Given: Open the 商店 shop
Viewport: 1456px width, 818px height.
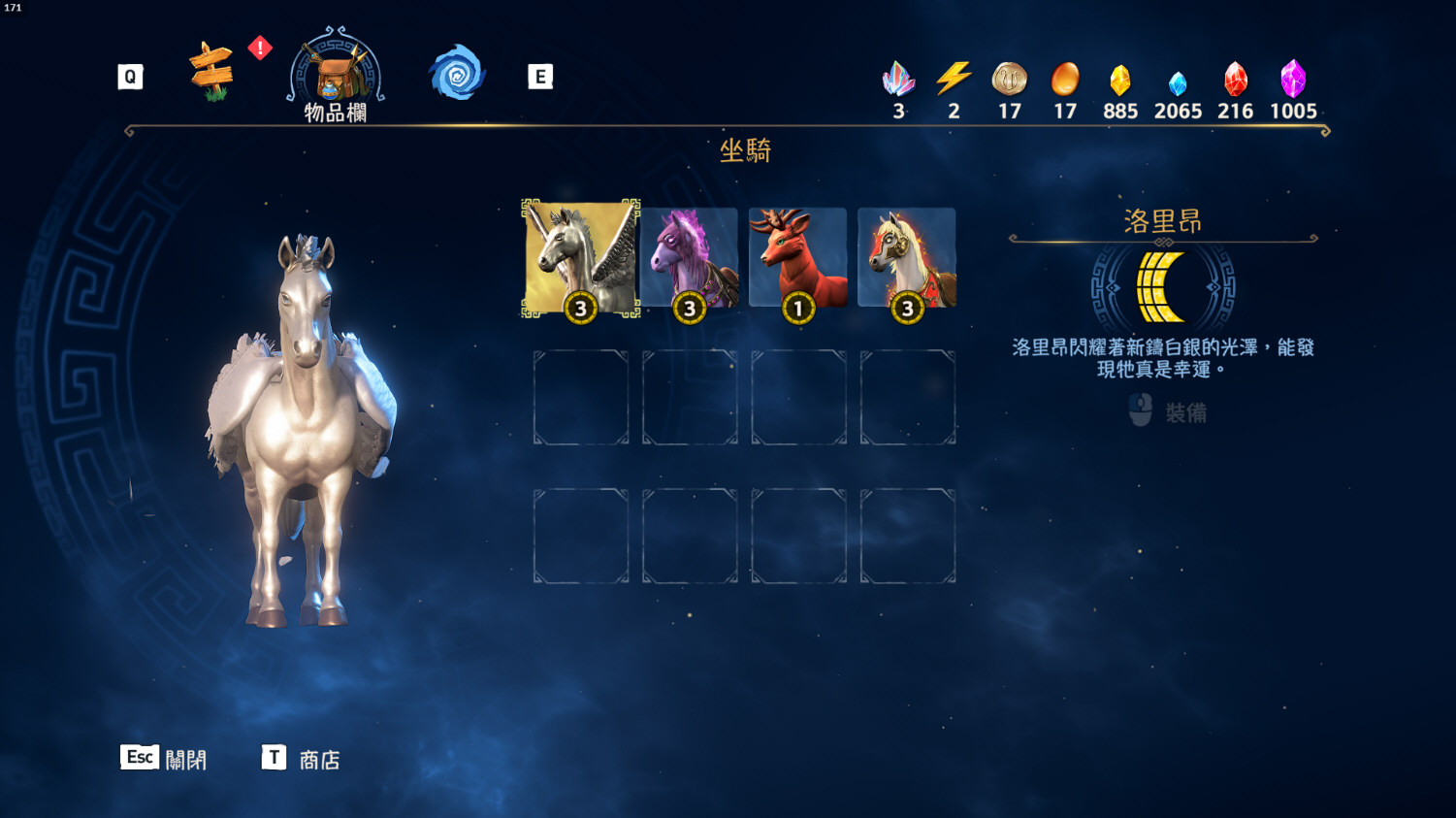Looking at the screenshot, I should 302,759.
